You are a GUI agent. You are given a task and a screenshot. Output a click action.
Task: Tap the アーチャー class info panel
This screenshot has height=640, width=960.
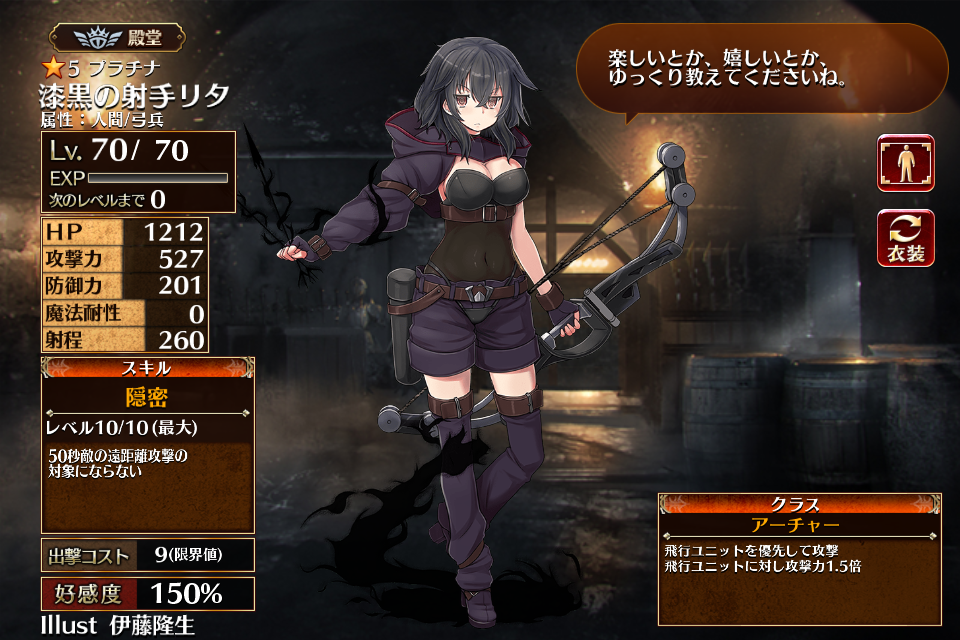click(799, 557)
